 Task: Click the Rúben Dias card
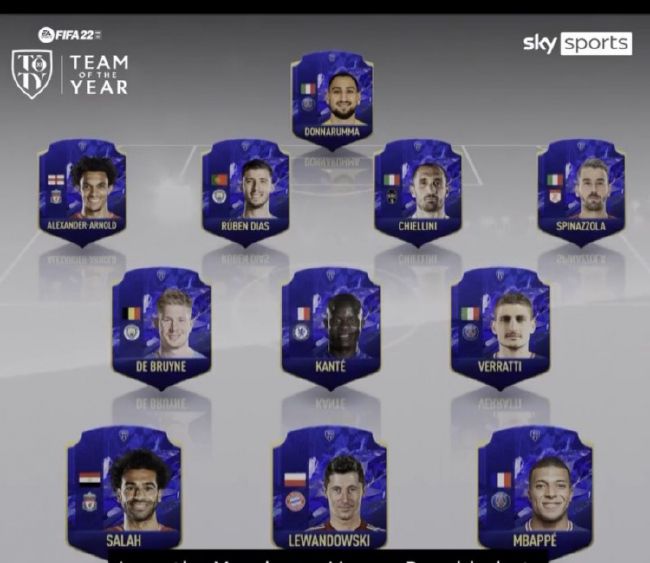pos(245,190)
